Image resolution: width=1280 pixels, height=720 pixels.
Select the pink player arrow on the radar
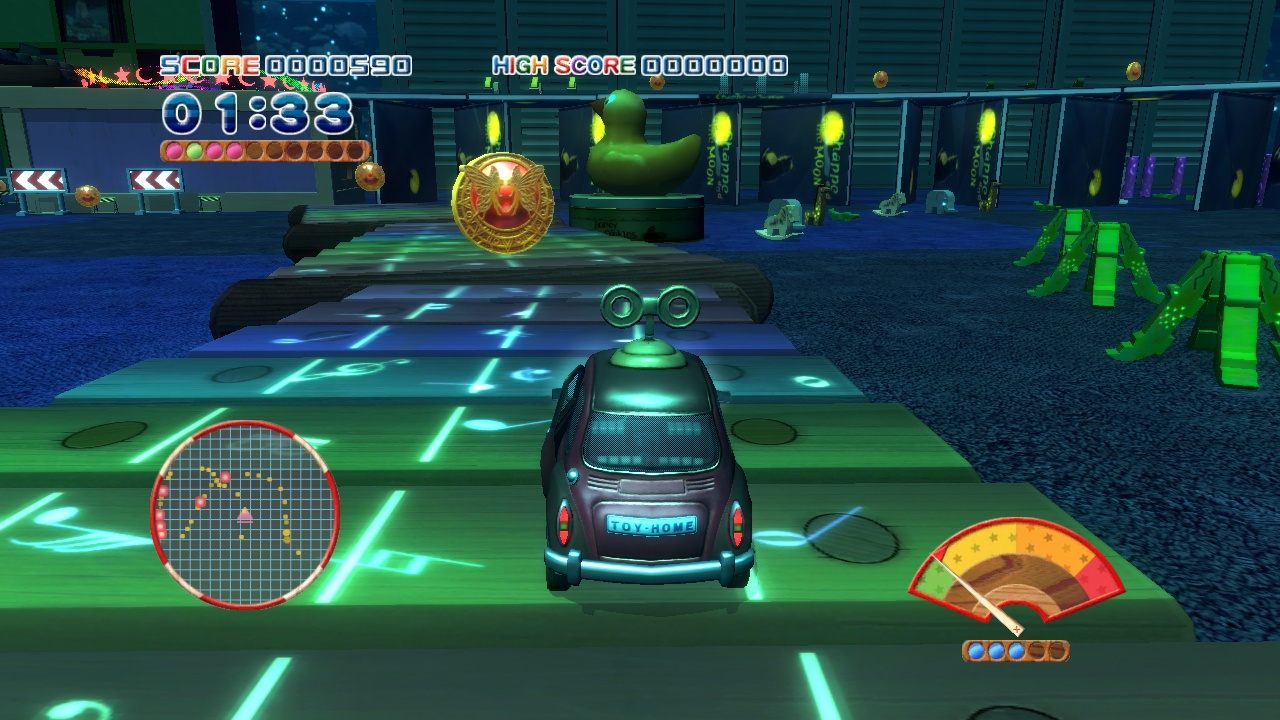coord(245,515)
